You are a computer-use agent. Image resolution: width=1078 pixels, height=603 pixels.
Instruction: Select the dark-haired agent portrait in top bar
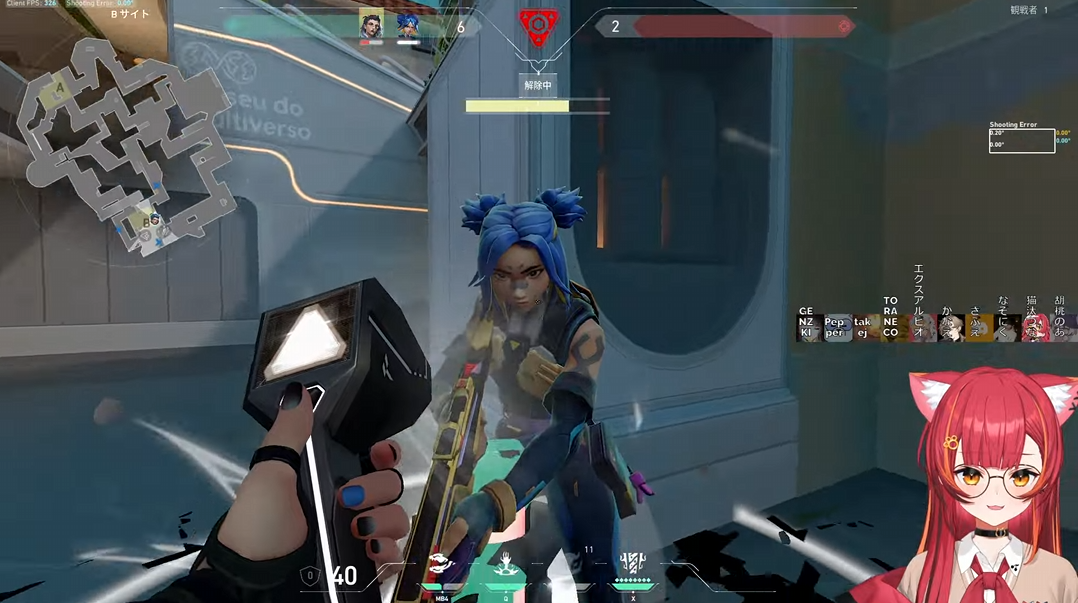click(x=372, y=26)
